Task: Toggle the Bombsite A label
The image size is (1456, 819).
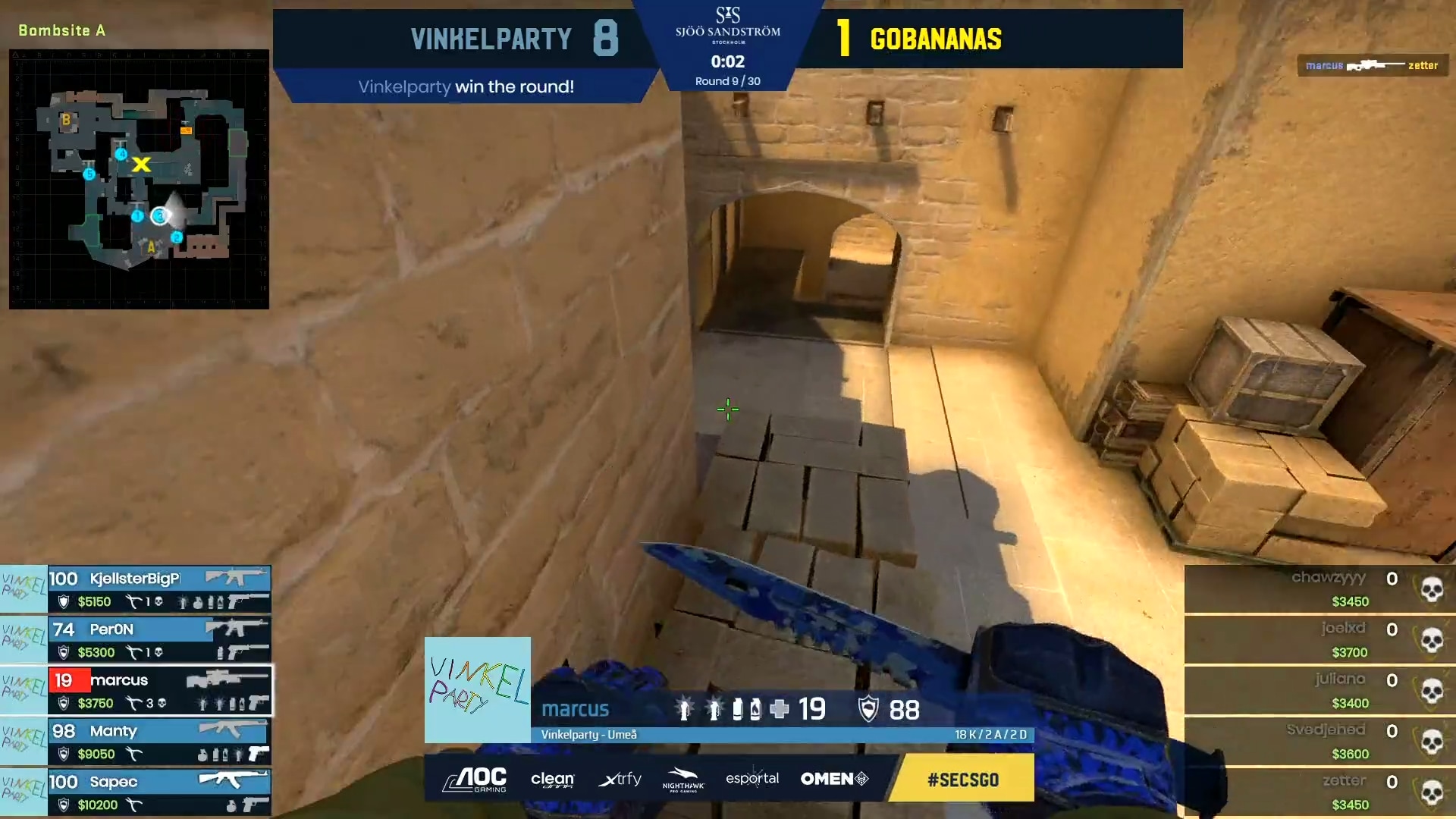Action: 62,31
